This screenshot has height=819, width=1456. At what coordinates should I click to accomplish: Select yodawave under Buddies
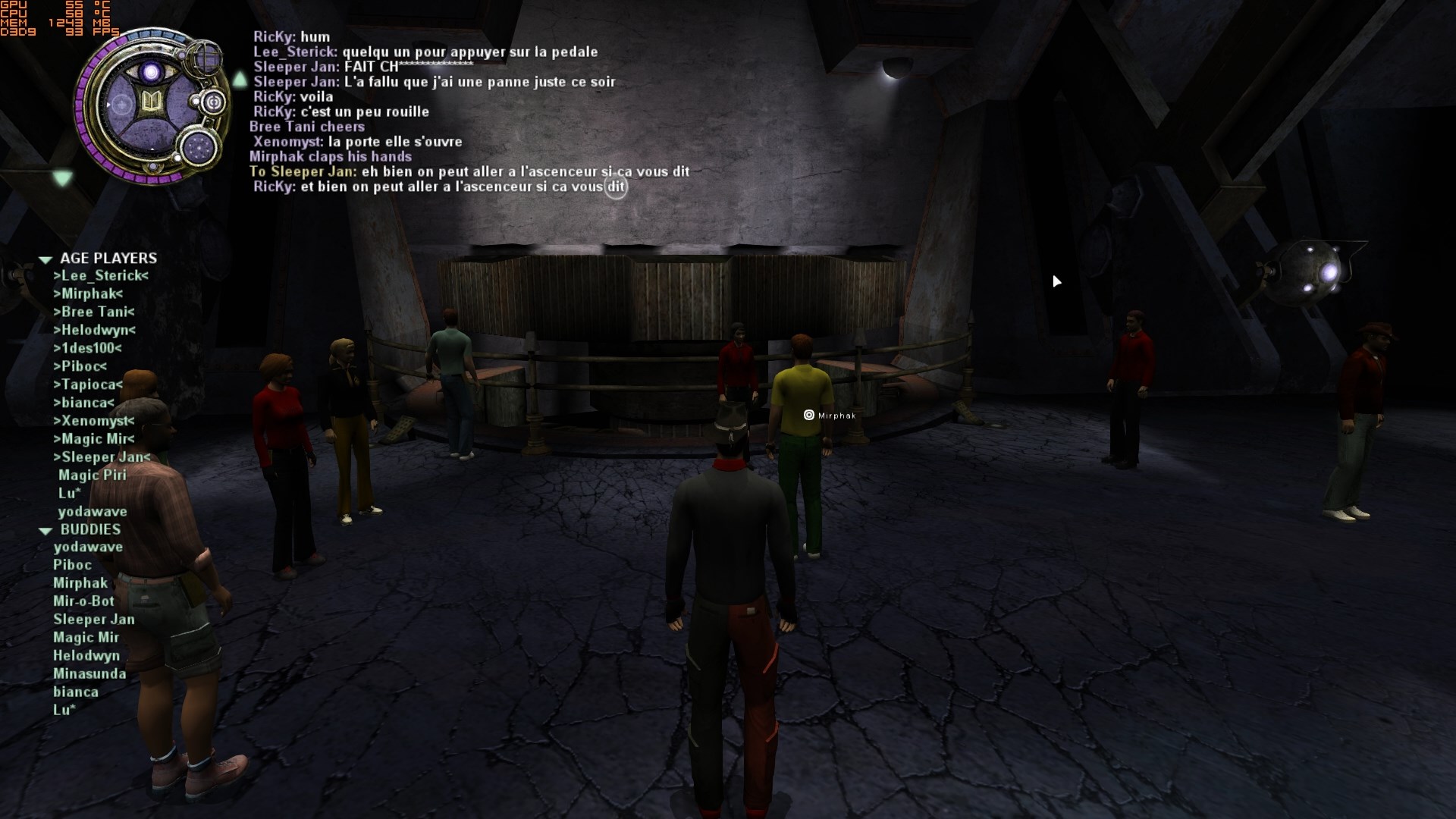[88, 547]
